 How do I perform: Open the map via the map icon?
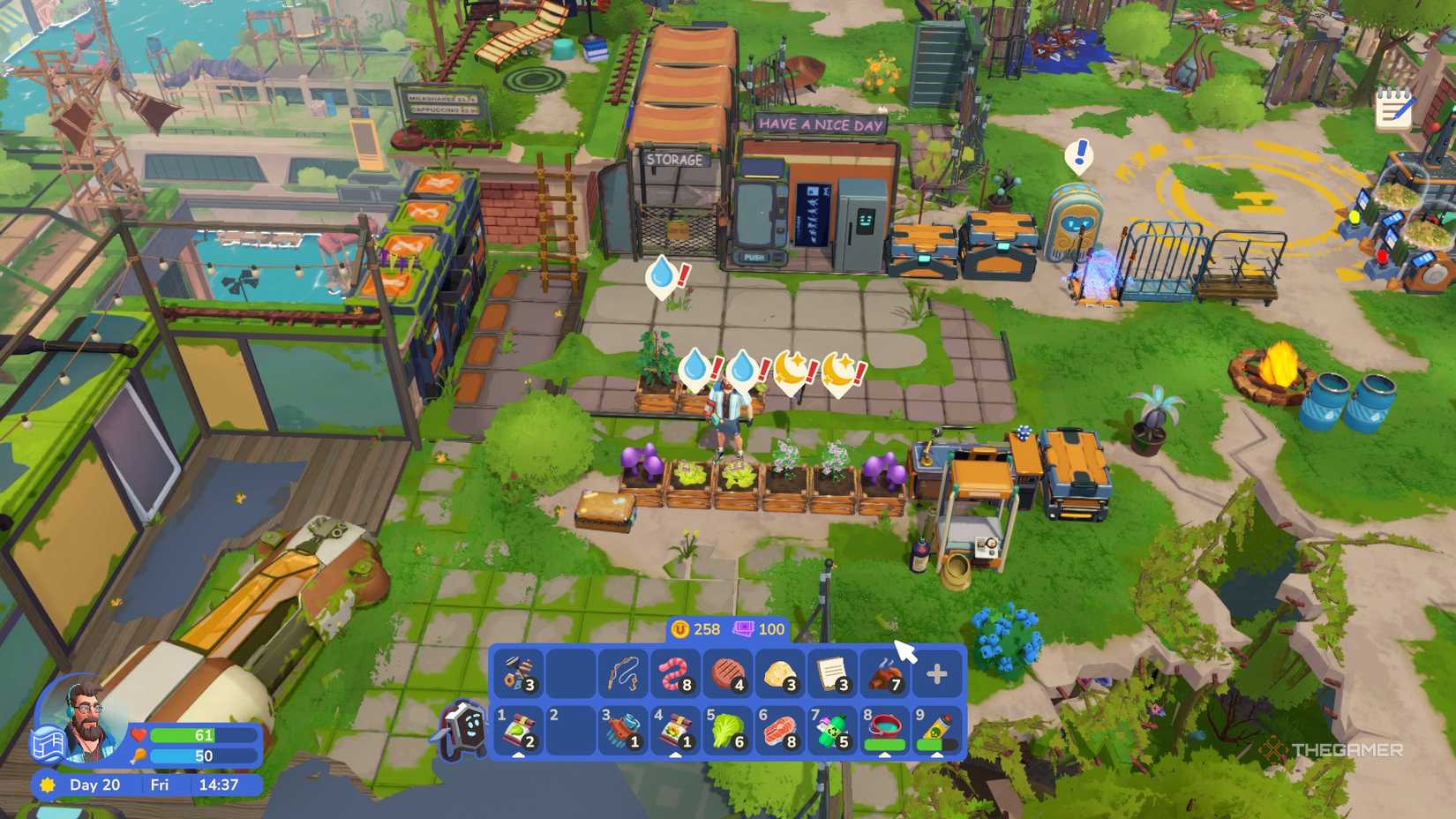pyautogui.click(x=49, y=744)
